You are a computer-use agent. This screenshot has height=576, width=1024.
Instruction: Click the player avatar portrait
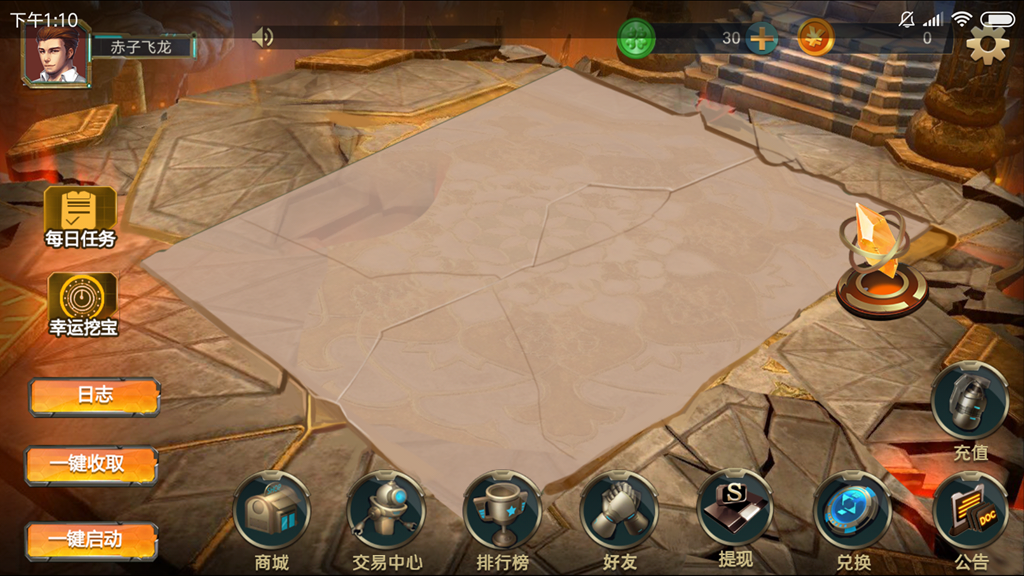57,53
